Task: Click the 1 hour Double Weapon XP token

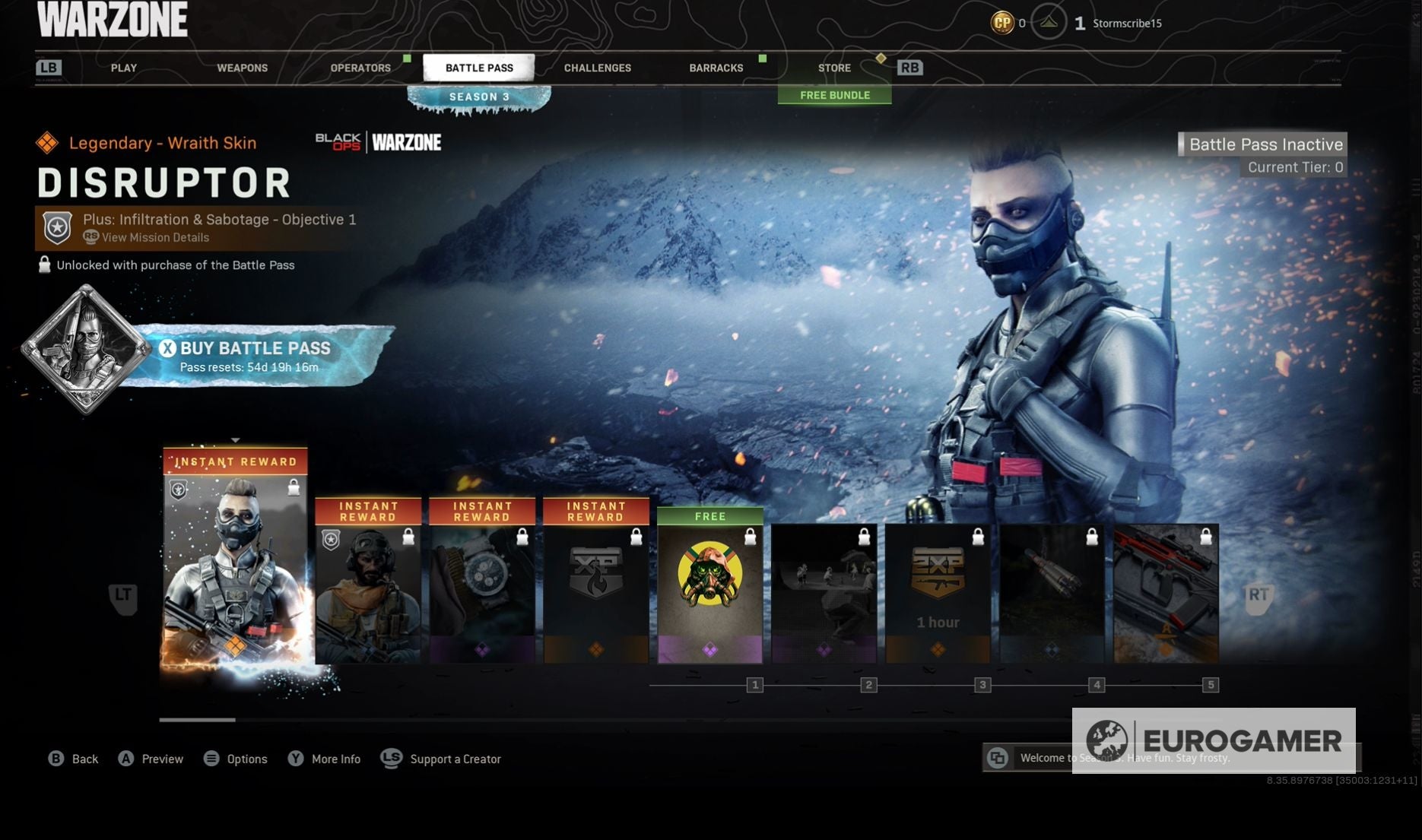Action: coord(938,593)
